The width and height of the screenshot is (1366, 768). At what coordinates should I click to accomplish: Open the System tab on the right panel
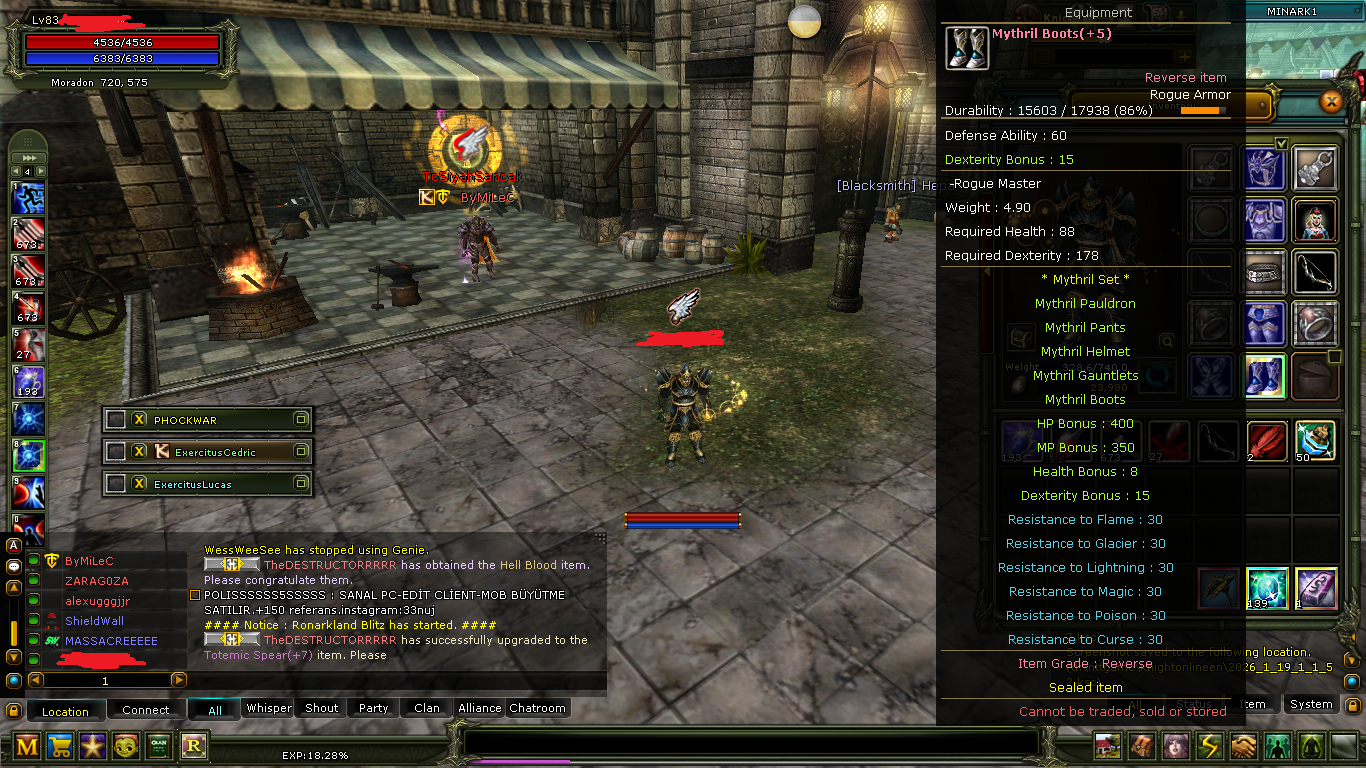coord(1311,704)
